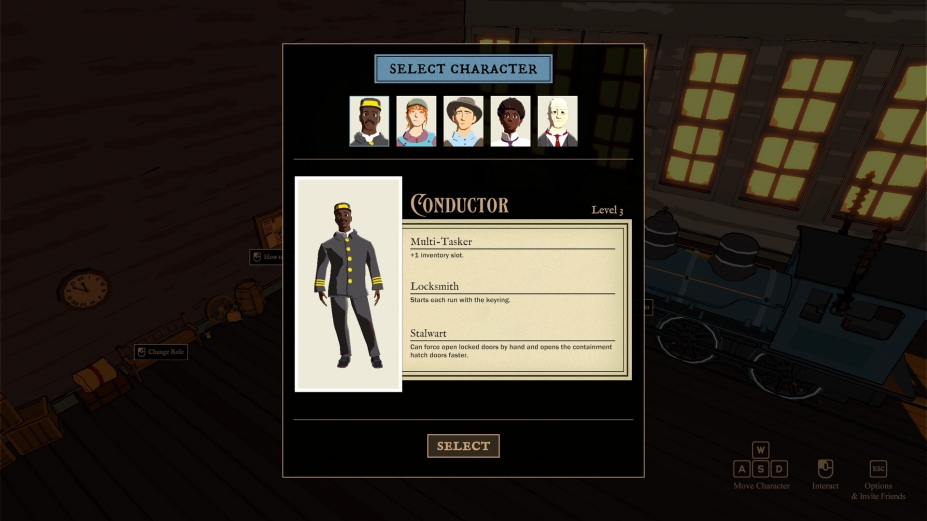927x521 pixels.
Task: Choose the Conductor portrait with yellow cap
Action: pyautogui.click(x=369, y=121)
